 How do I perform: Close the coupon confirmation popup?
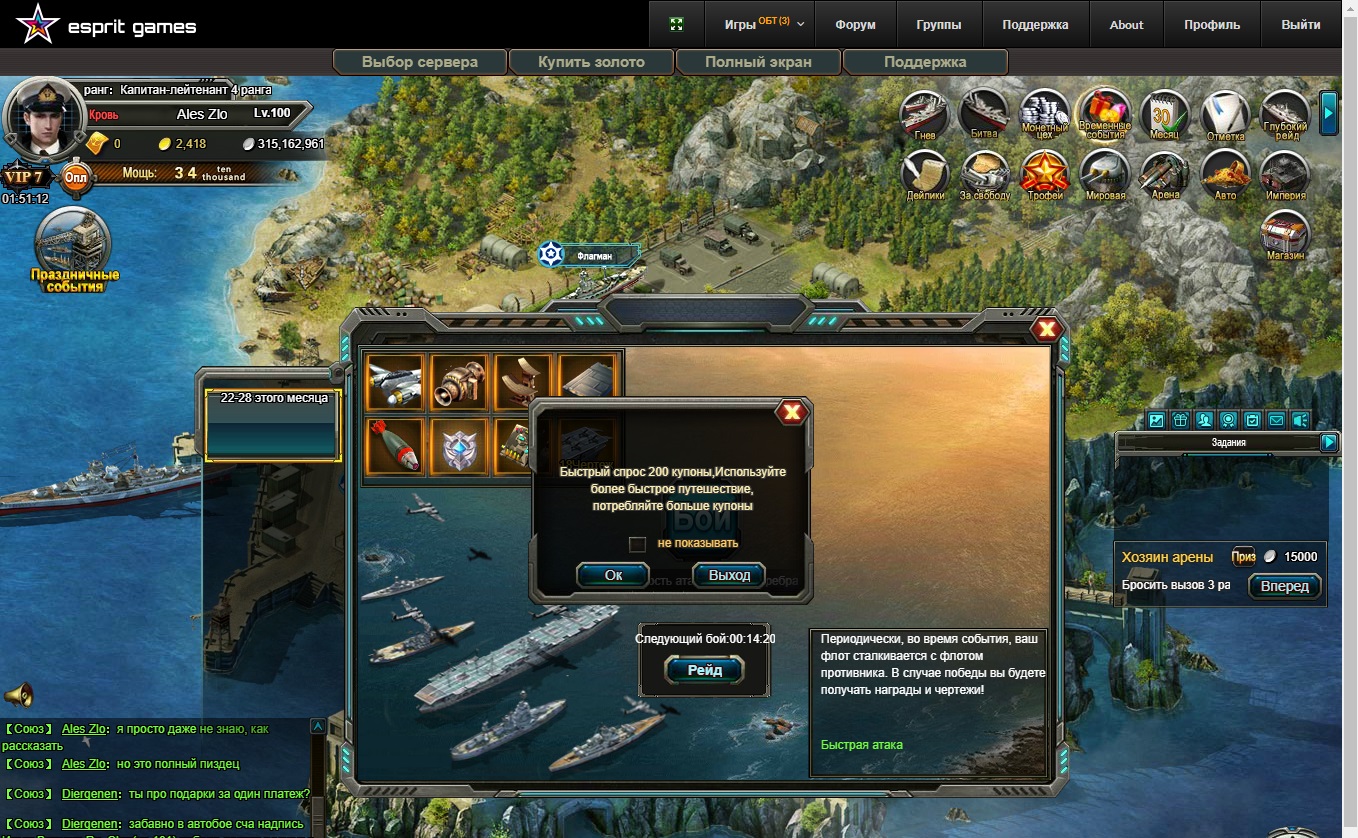791,412
